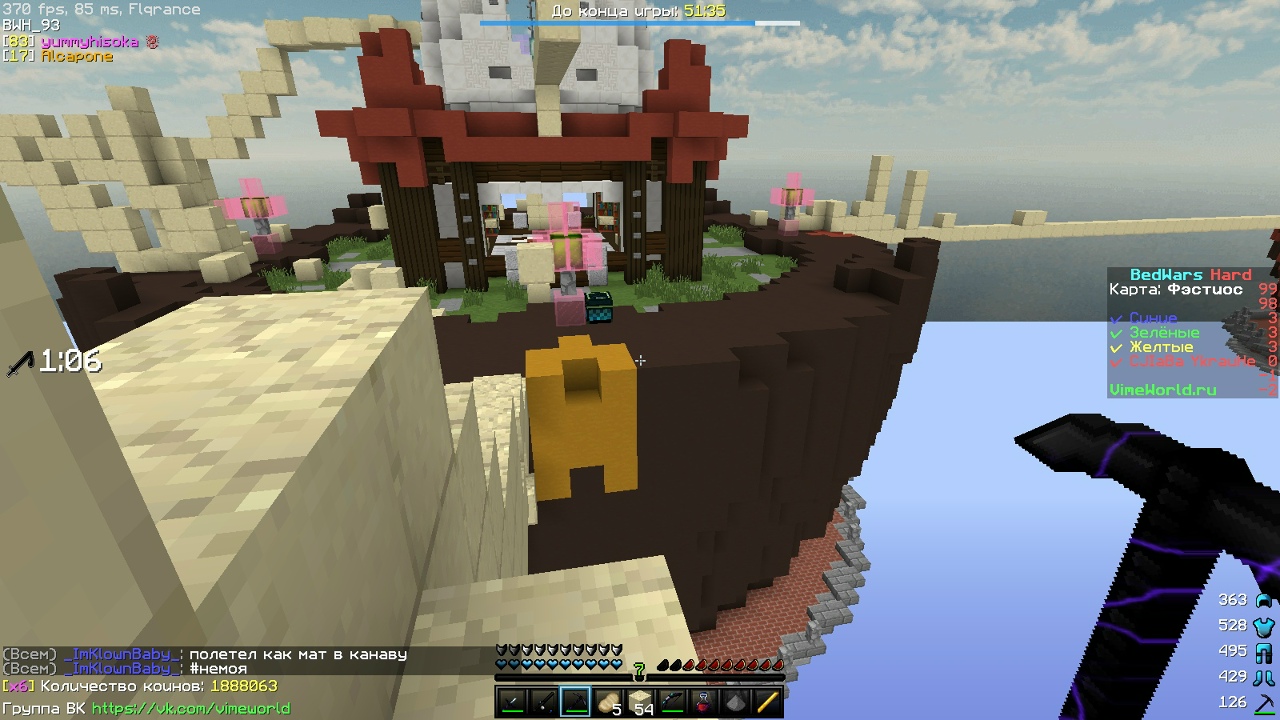Pick the sandstone block stack of 54
This screenshot has width=1280, height=720.
pos(640,702)
